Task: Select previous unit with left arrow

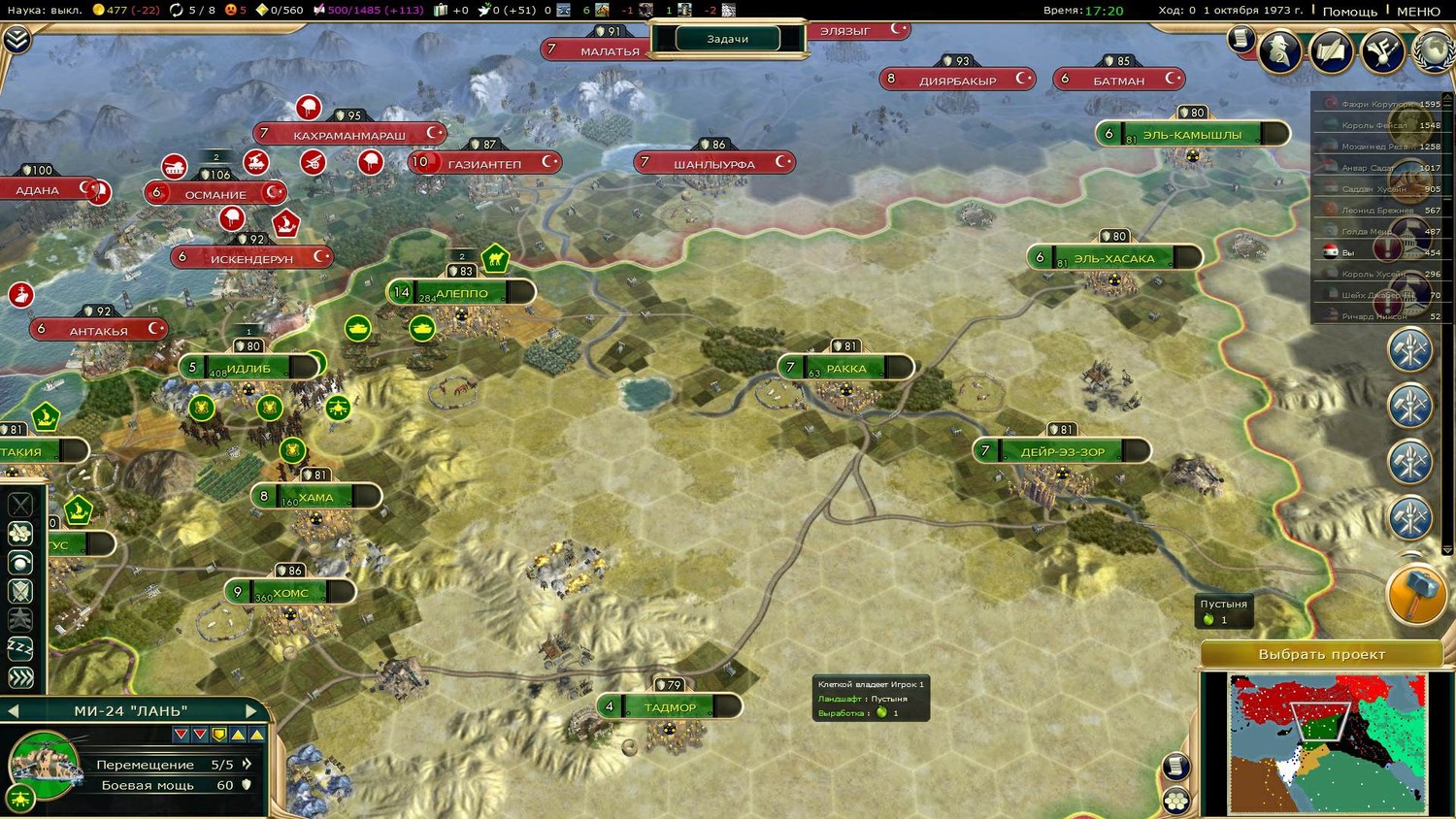Action: click(x=14, y=711)
